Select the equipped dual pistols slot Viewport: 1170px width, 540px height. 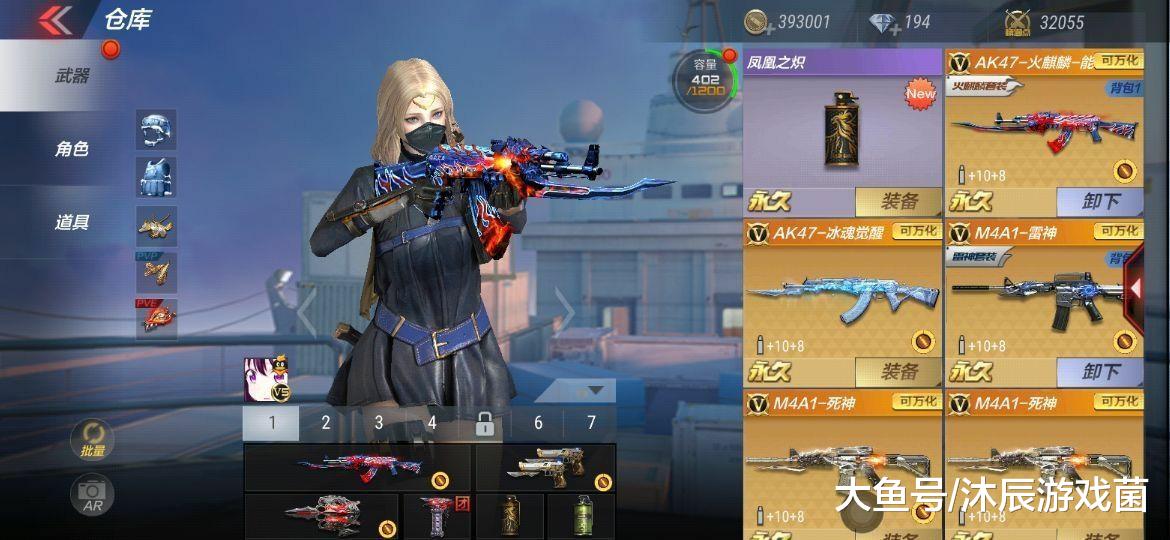[x=545, y=468]
